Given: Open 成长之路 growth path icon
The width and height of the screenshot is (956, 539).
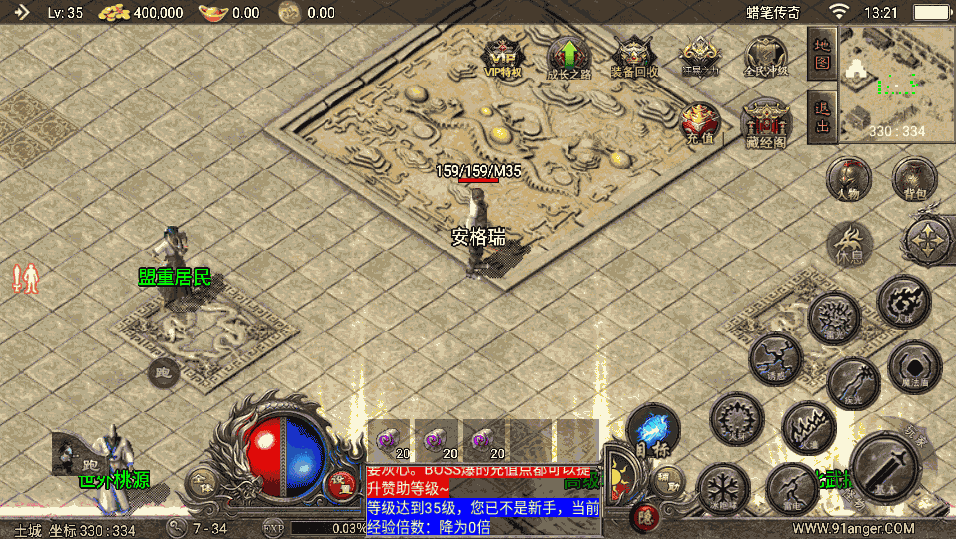Looking at the screenshot, I should [x=569, y=57].
